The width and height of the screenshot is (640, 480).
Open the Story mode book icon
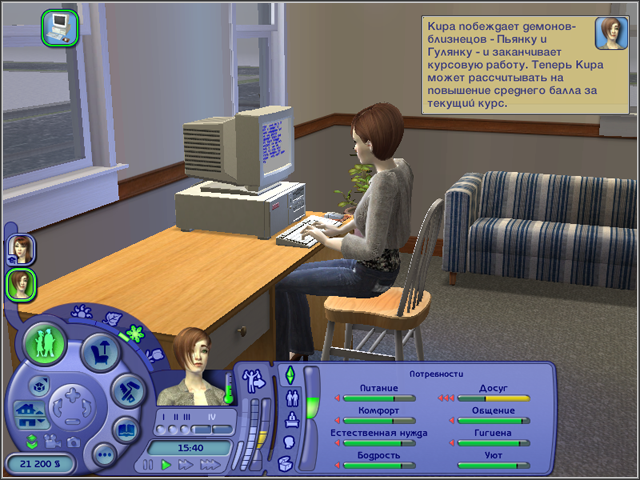127,430
